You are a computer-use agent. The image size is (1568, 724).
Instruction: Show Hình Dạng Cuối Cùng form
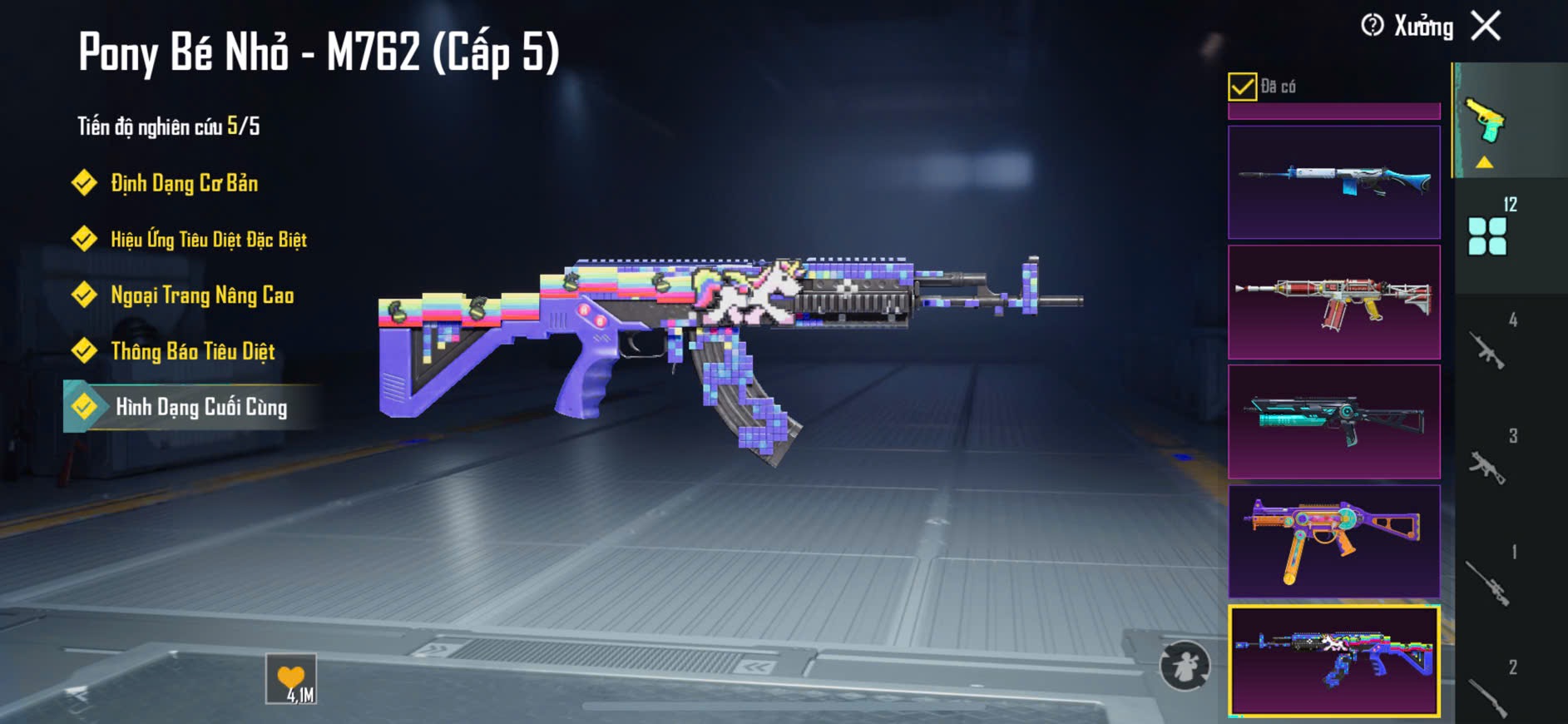pos(200,407)
